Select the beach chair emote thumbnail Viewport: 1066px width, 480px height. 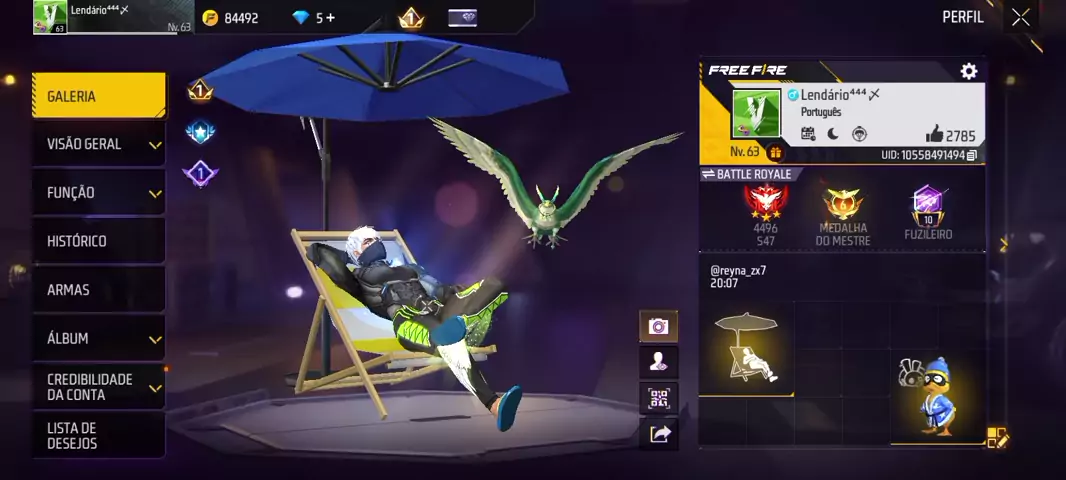tap(746, 348)
